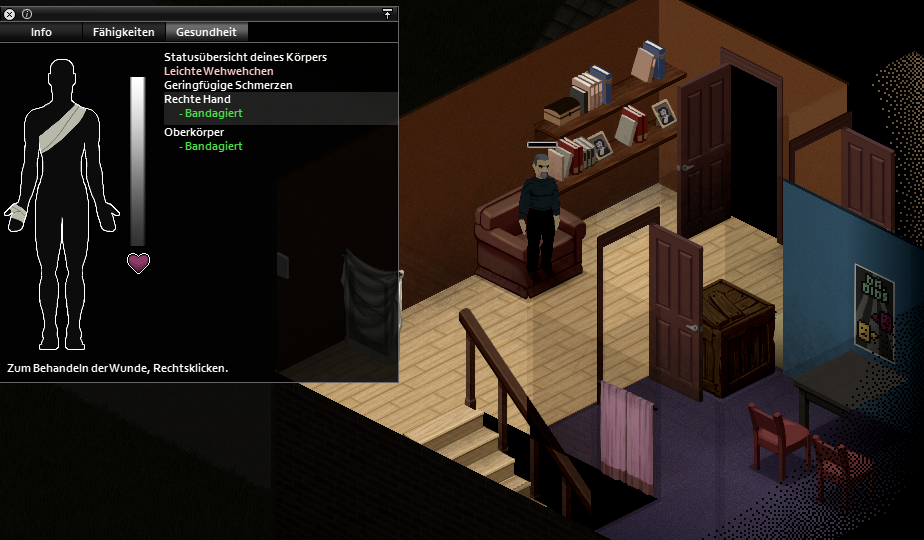Close the character status window
This screenshot has width=924, height=540.
pos(10,14)
